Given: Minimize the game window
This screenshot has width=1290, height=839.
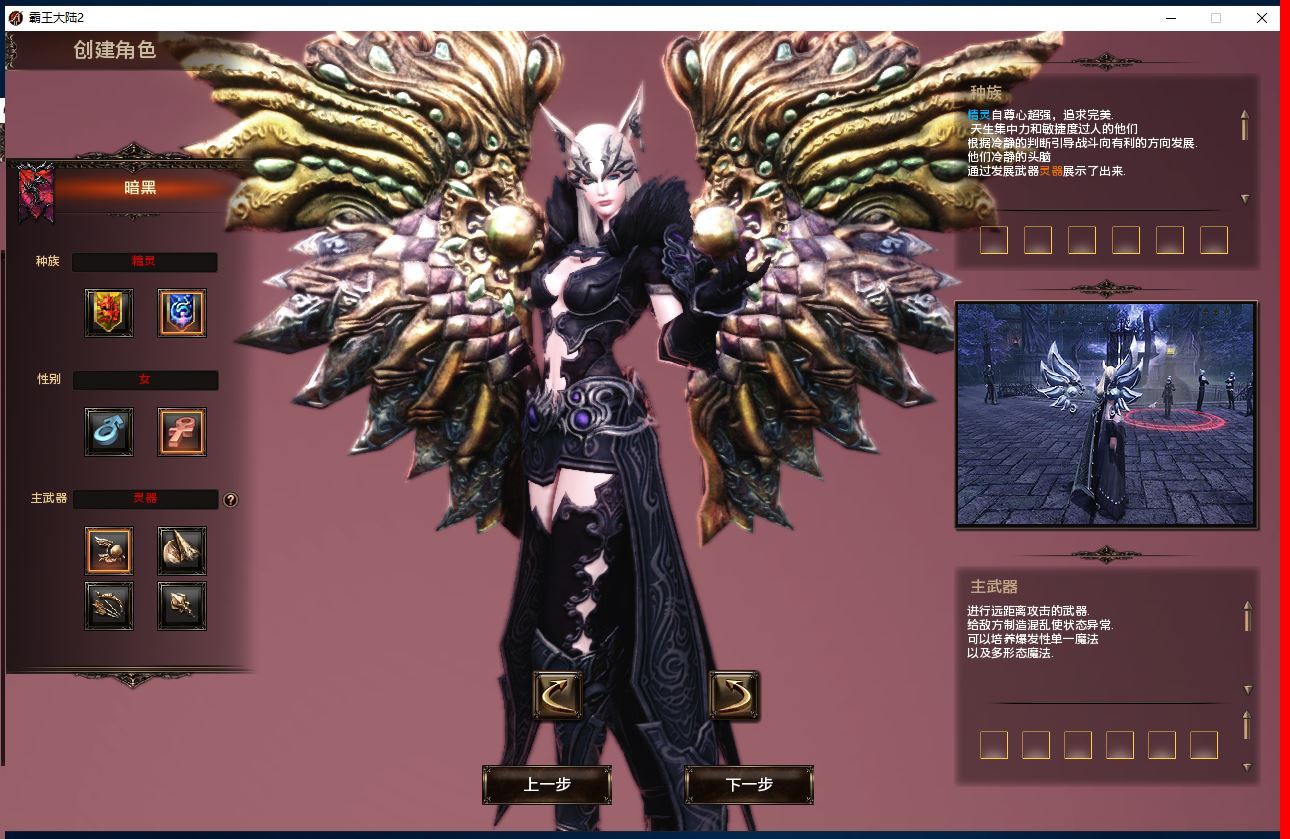Looking at the screenshot, I should tap(1170, 18).
